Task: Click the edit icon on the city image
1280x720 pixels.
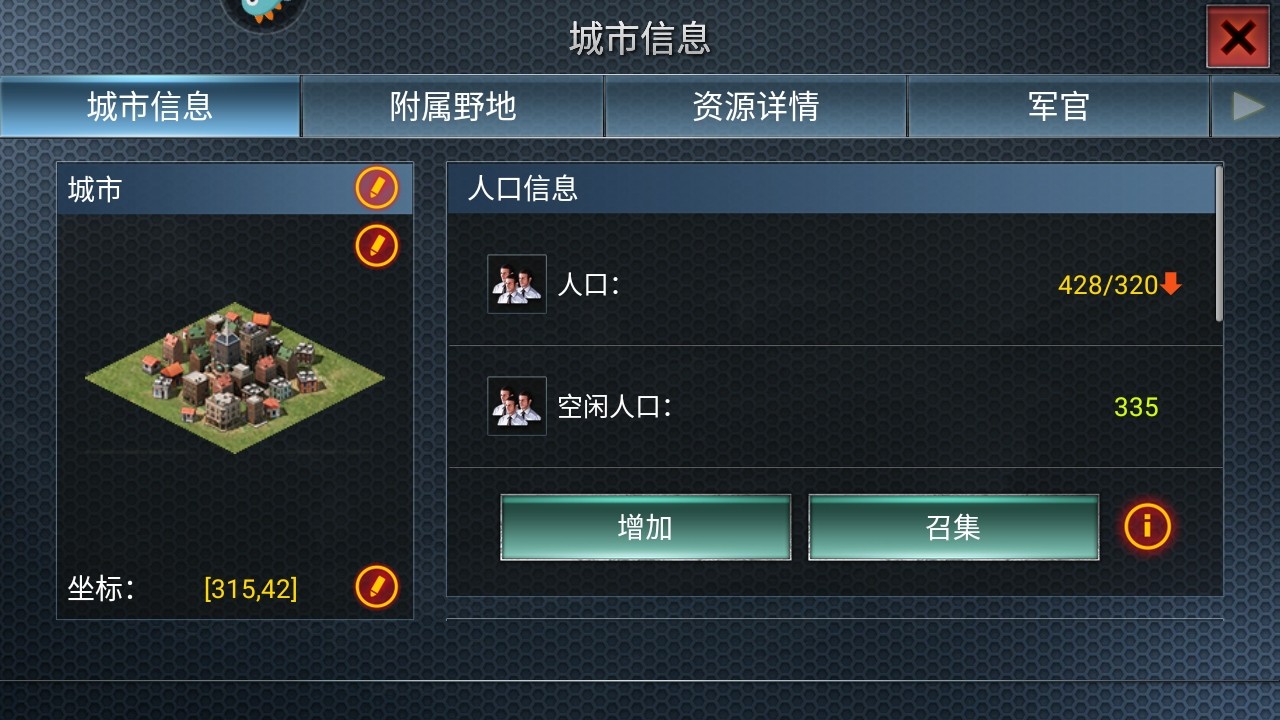Action: 376,246
